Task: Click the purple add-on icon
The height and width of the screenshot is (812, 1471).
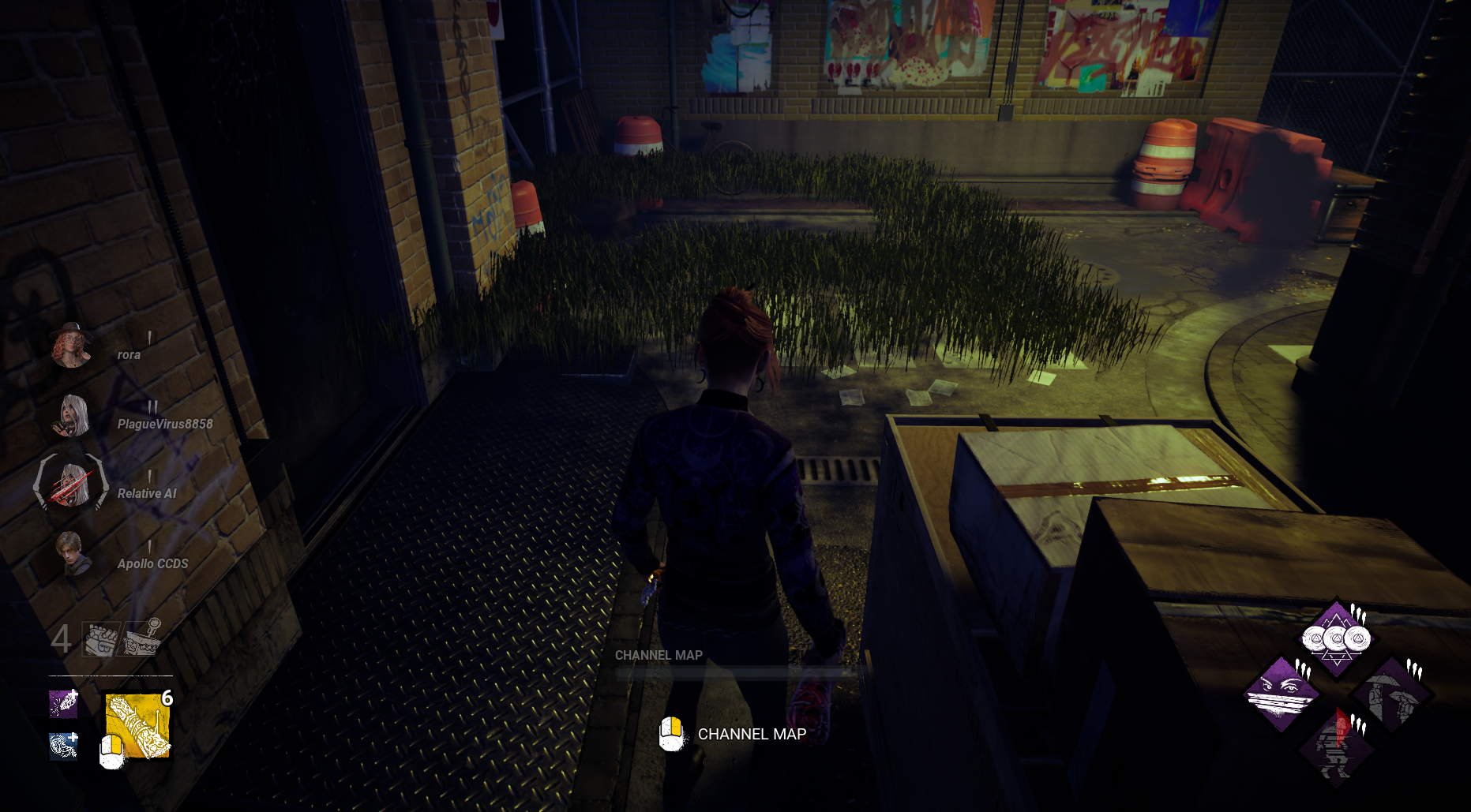Action: (63, 703)
